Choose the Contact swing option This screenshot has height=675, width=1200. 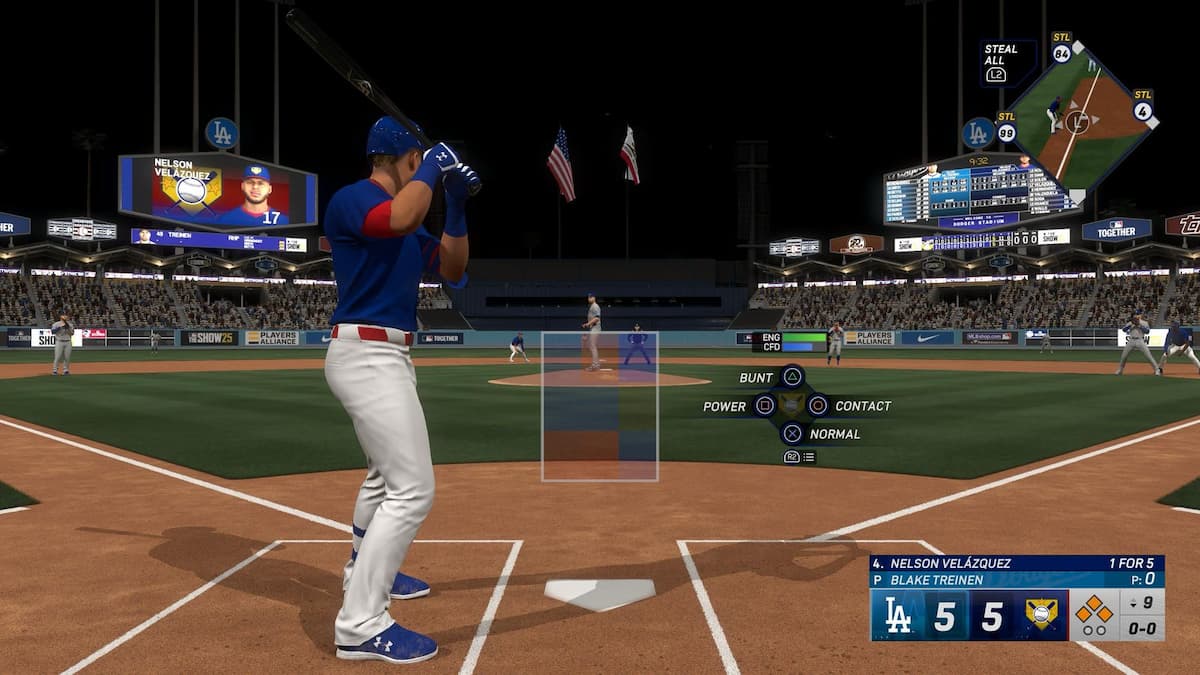coord(818,405)
